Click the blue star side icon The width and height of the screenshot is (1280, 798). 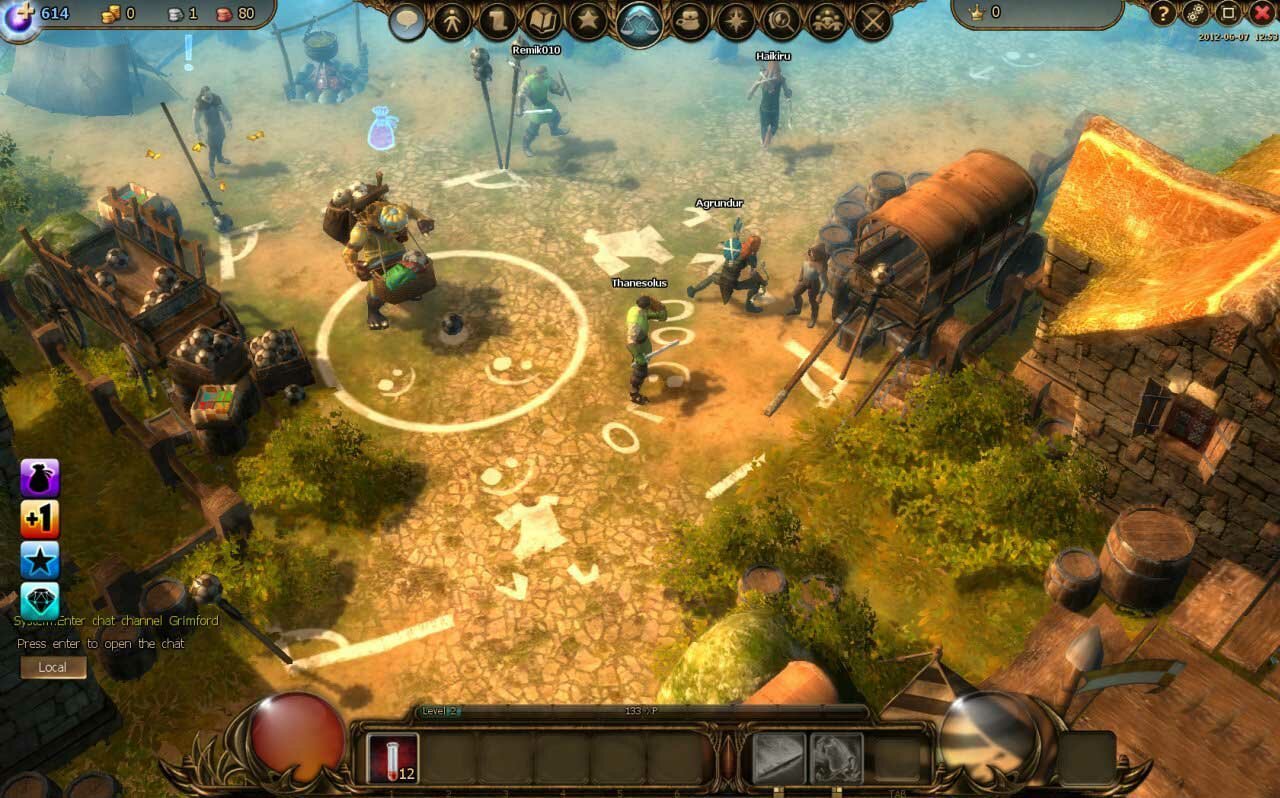coord(40,560)
